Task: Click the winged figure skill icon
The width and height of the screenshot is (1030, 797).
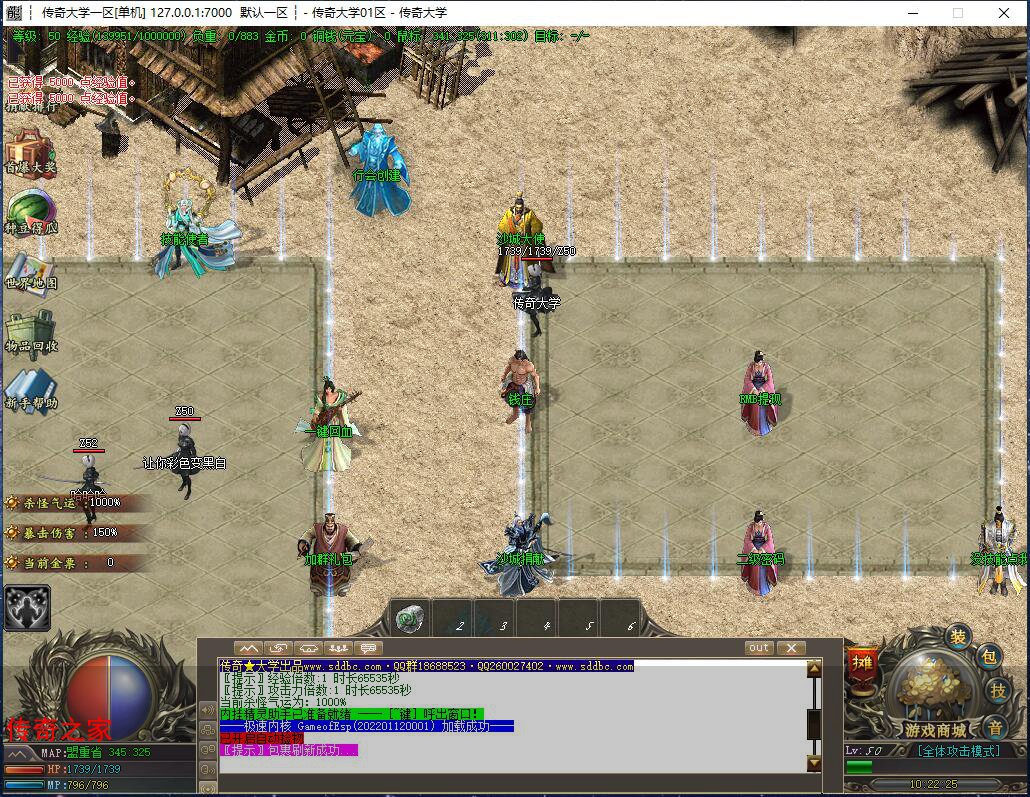Action: tap(26, 607)
